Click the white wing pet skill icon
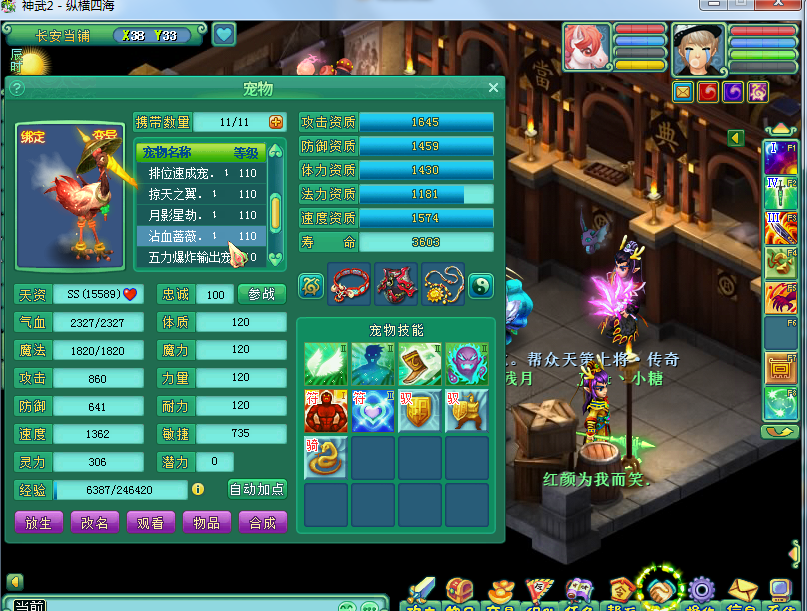 tap(325, 364)
